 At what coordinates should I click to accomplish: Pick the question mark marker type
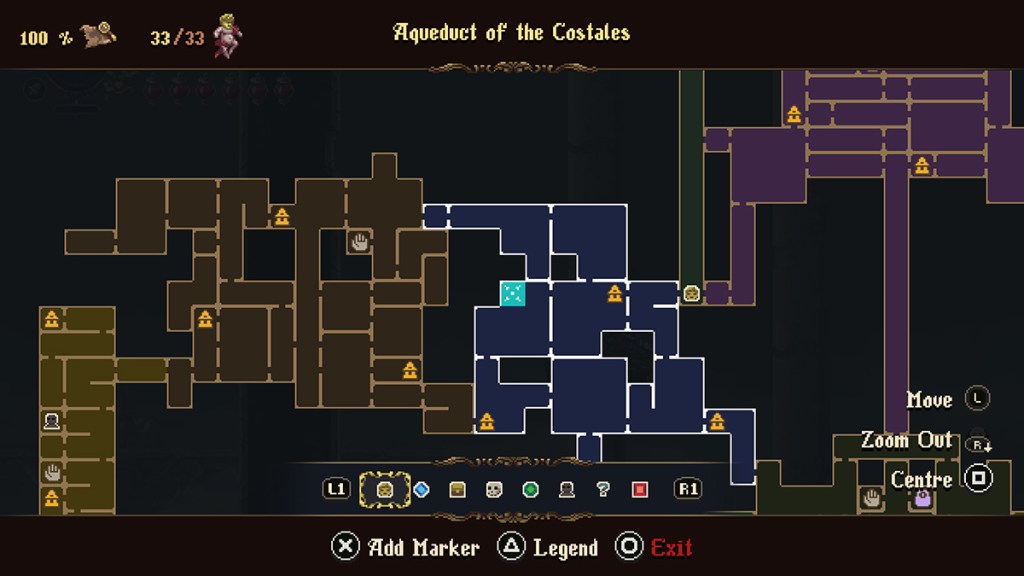(x=603, y=489)
